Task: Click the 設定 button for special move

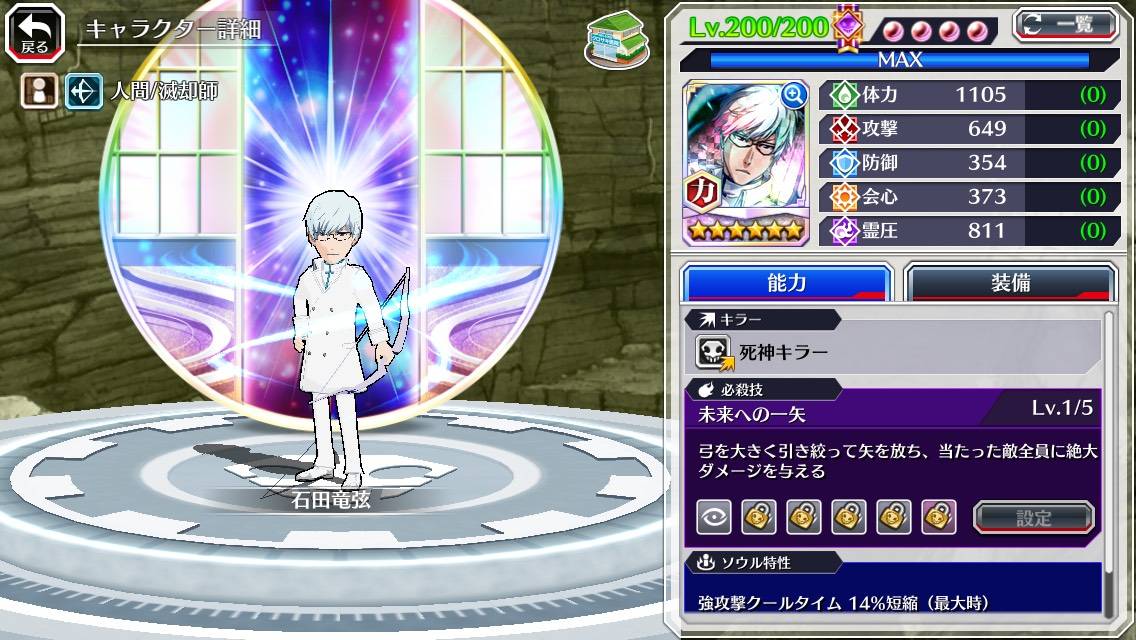Action: (1034, 517)
